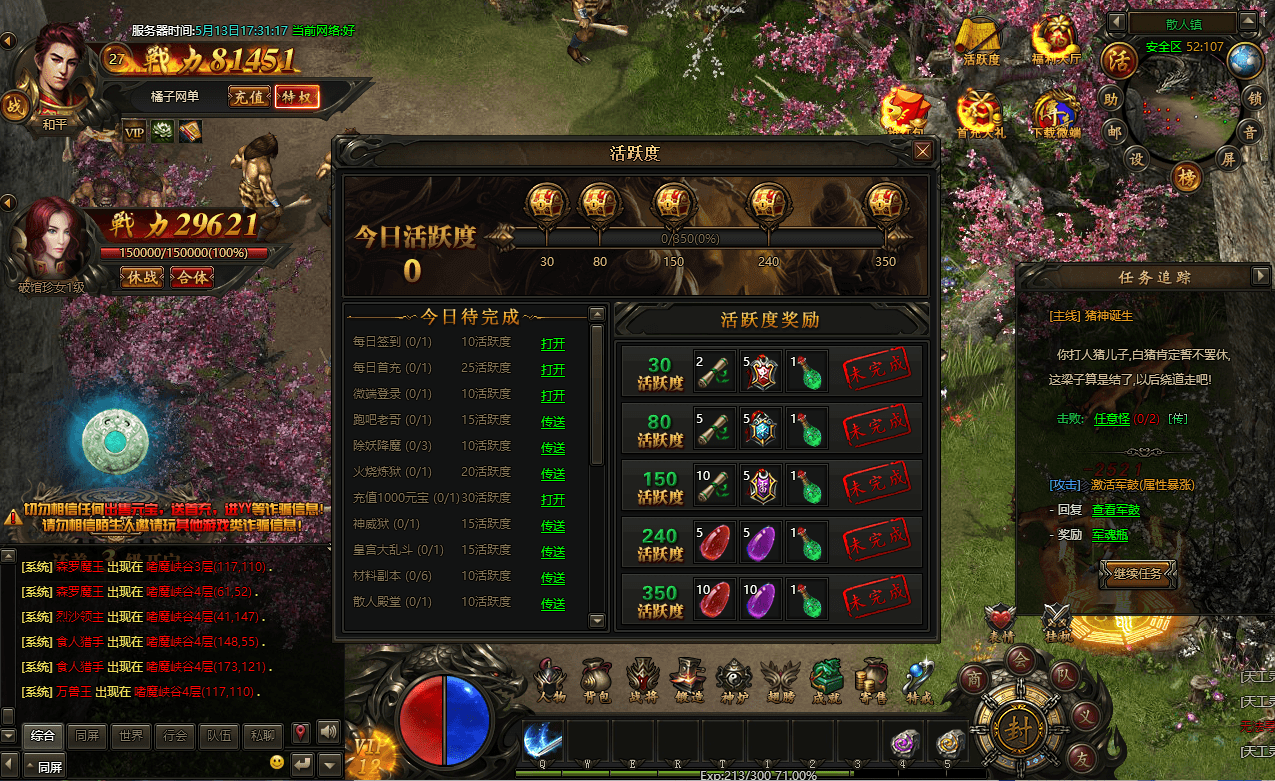Click 传送 link for 跑吧老哥 task
Screen dimensions: 1275x781
(x=553, y=421)
